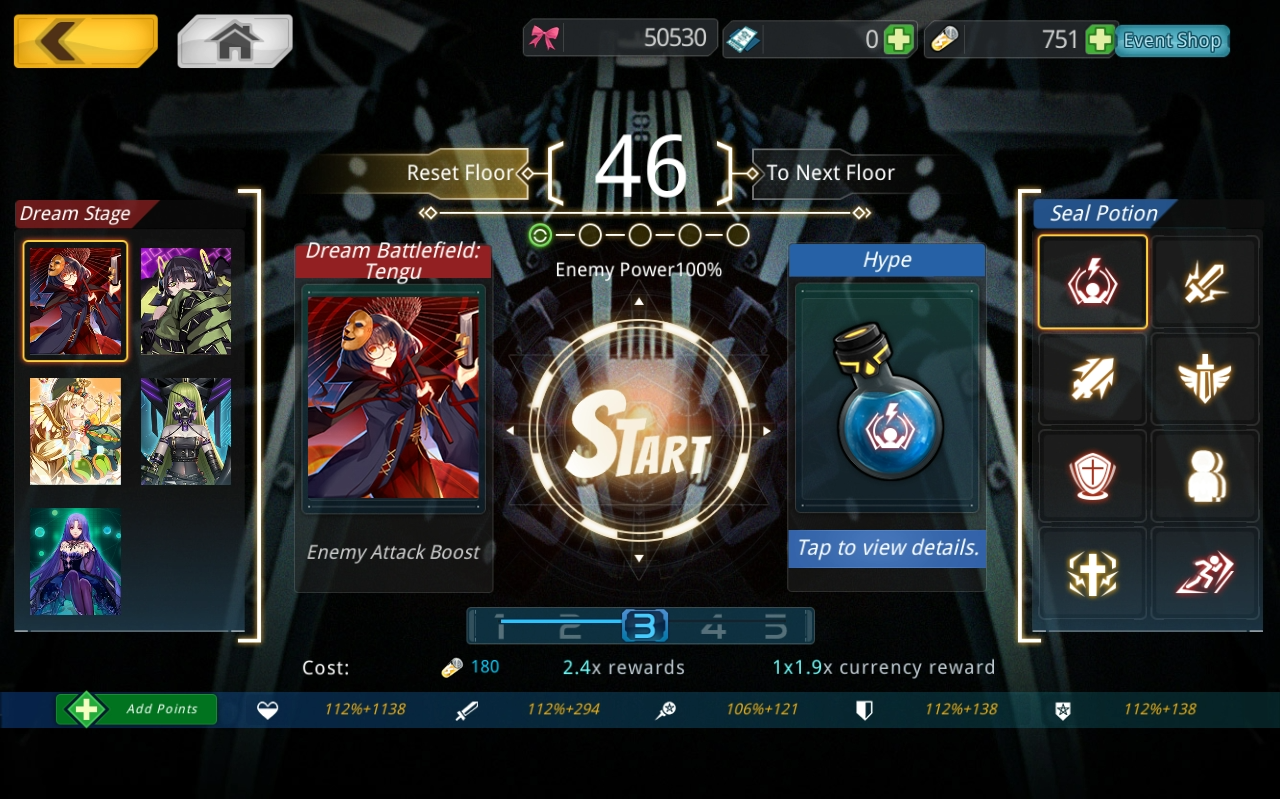The width and height of the screenshot is (1280, 799).
Task: Return to the home screen
Action: (235, 41)
